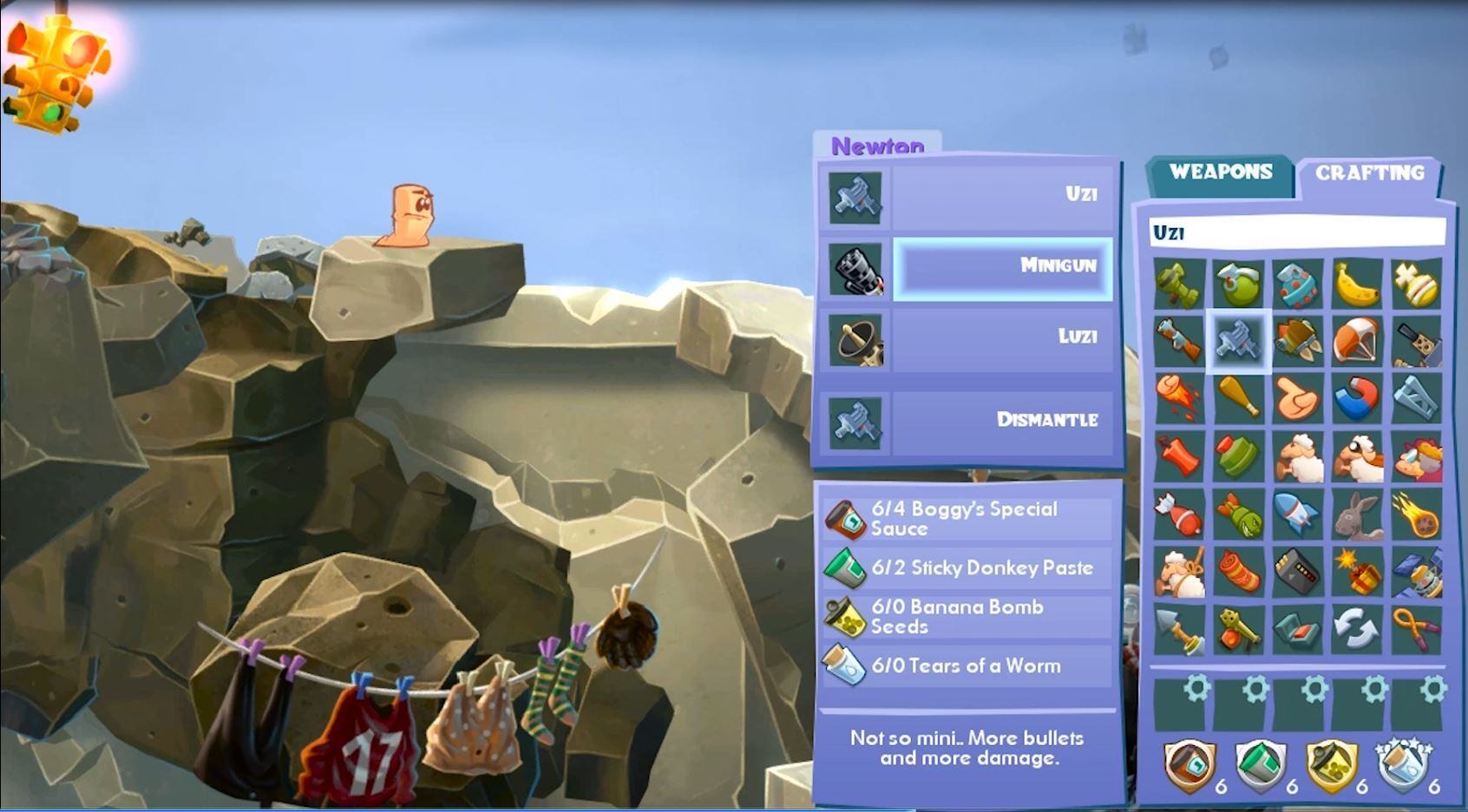1468x812 pixels.
Task: Select the baseball bat
Action: tap(1238, 398)
